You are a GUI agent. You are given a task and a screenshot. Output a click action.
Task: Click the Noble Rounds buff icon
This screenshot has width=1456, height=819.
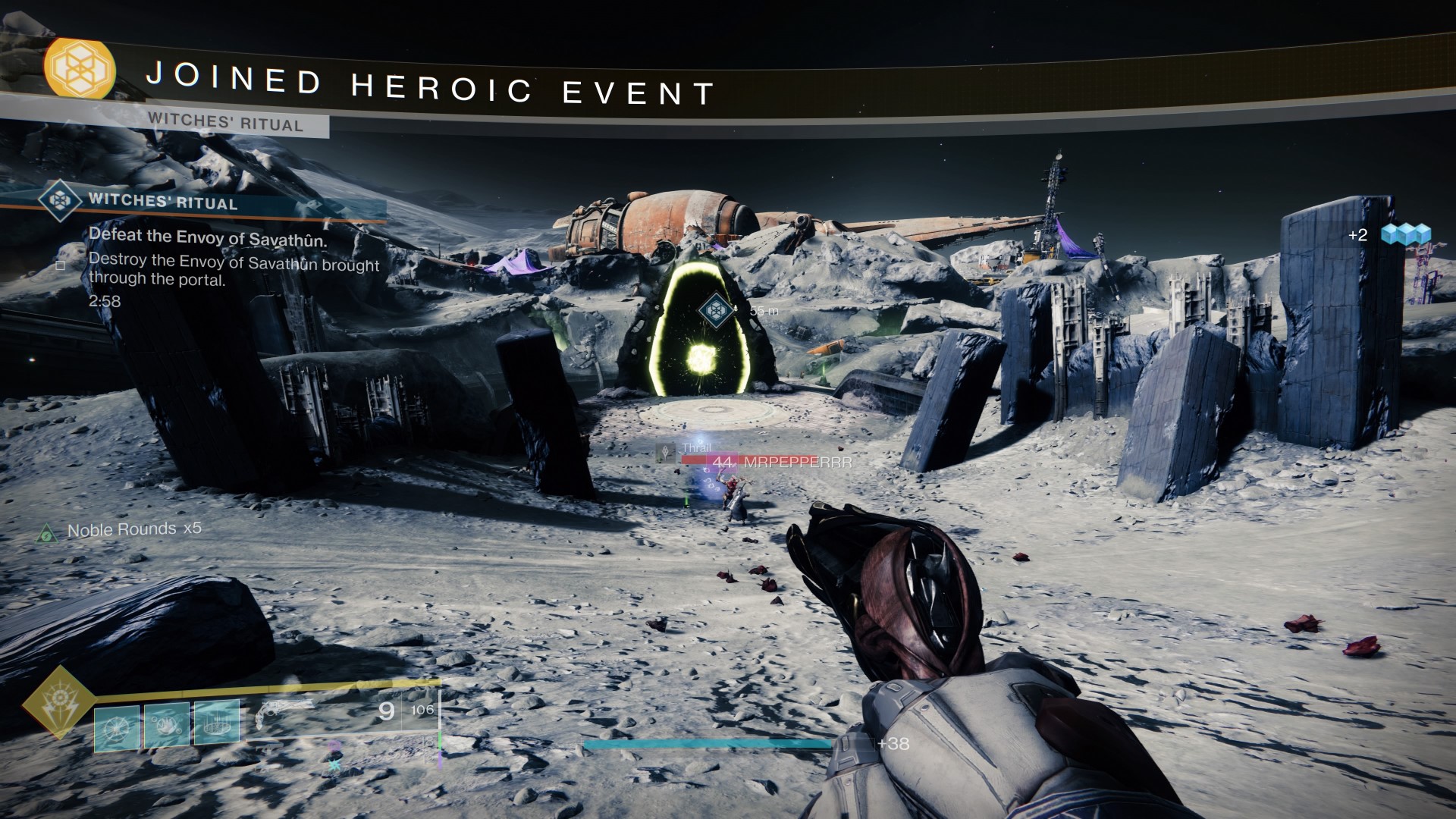(48, 531)
